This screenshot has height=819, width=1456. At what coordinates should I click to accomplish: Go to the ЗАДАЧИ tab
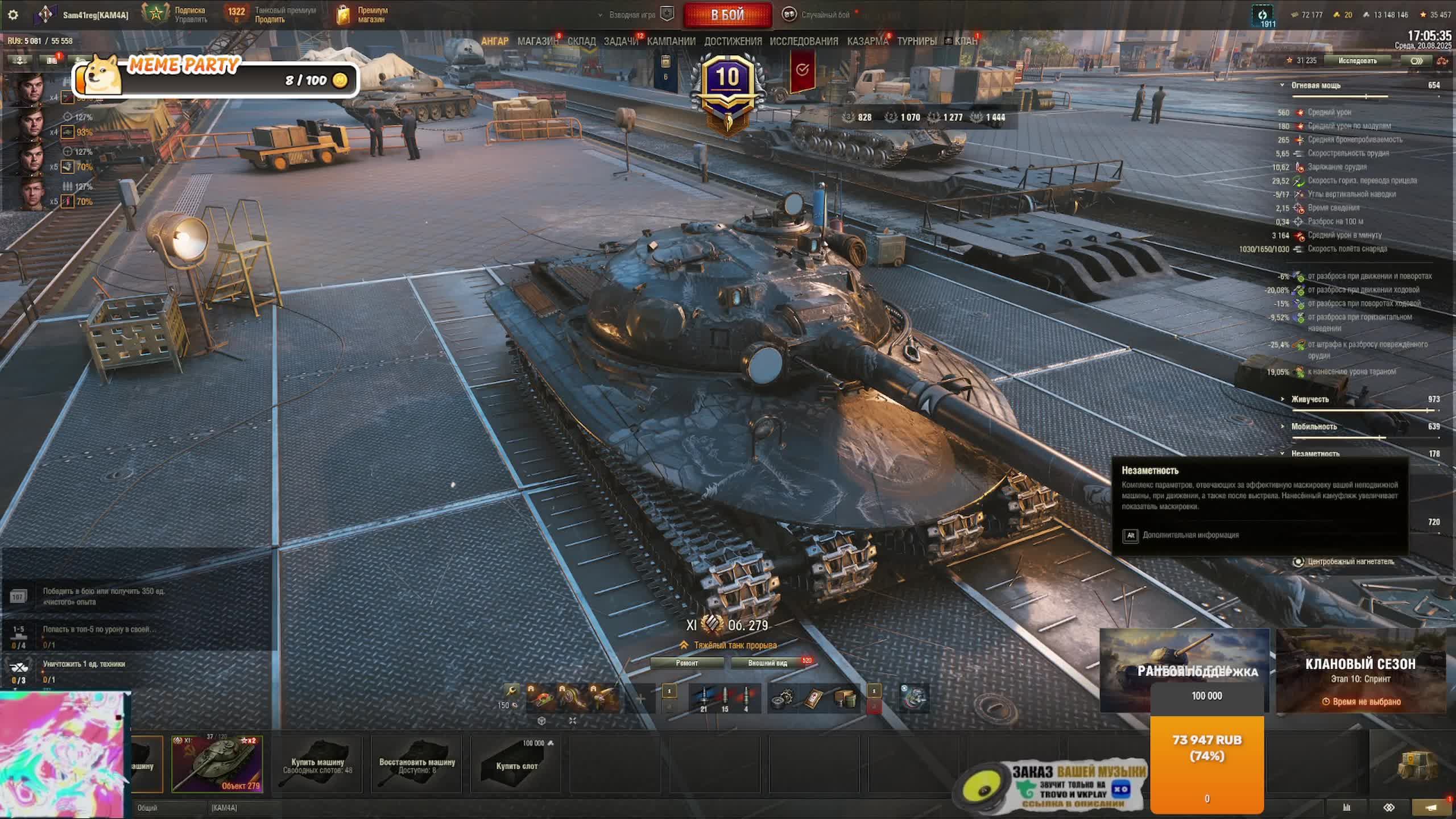tap(621, 41)
